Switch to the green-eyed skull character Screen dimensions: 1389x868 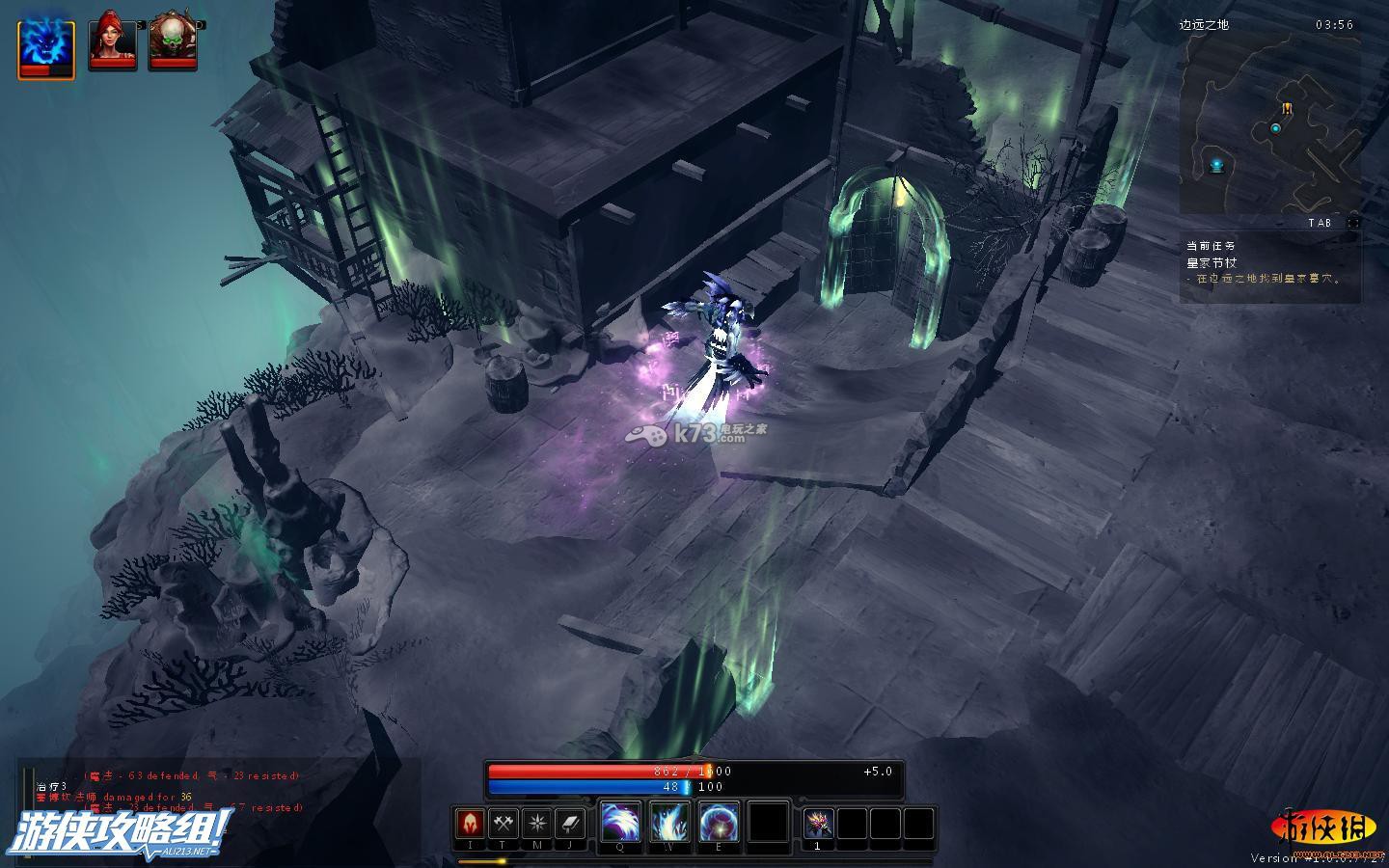coord(173,41)
